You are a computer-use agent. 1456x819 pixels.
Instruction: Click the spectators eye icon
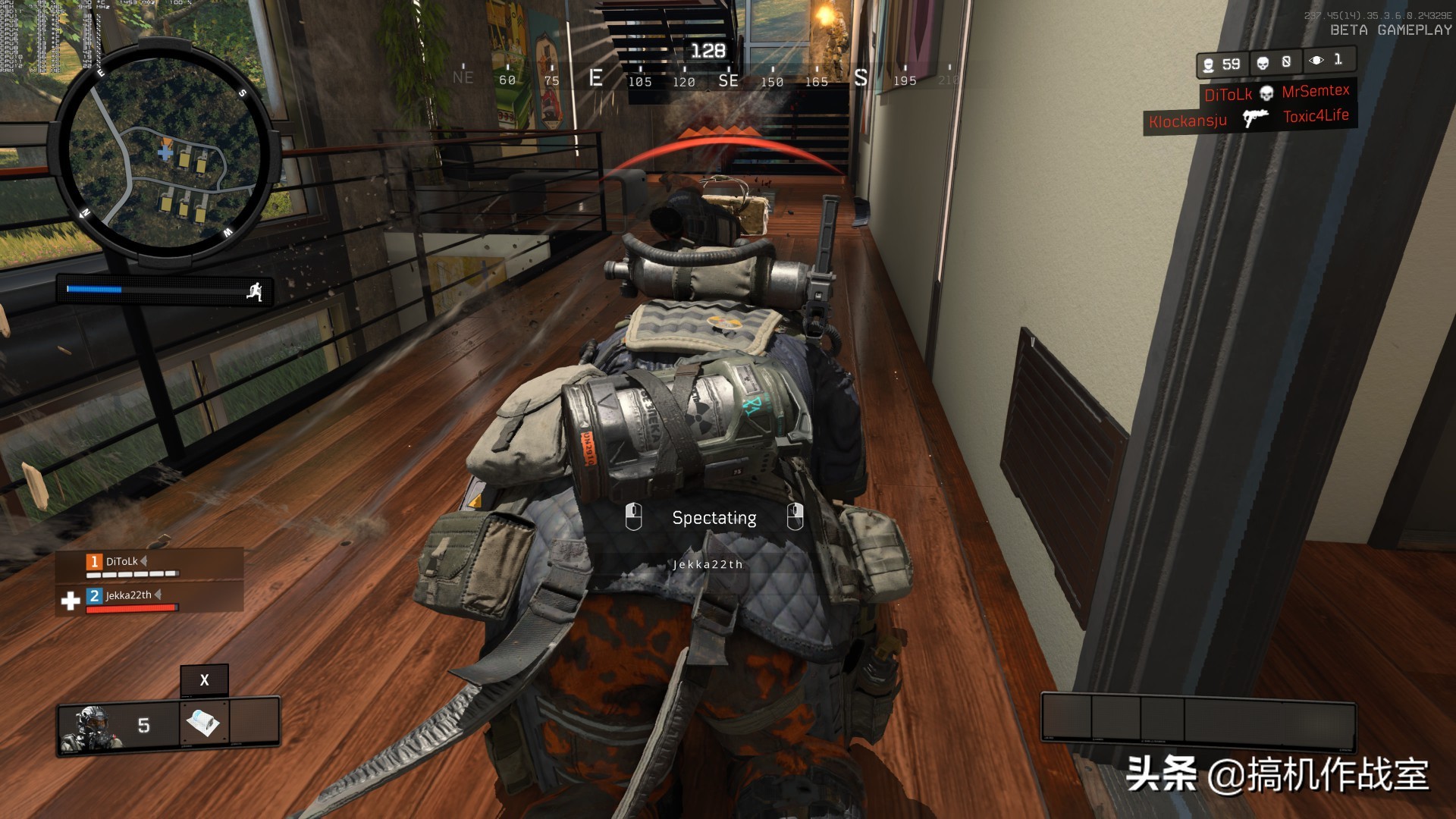[1316, 61]
